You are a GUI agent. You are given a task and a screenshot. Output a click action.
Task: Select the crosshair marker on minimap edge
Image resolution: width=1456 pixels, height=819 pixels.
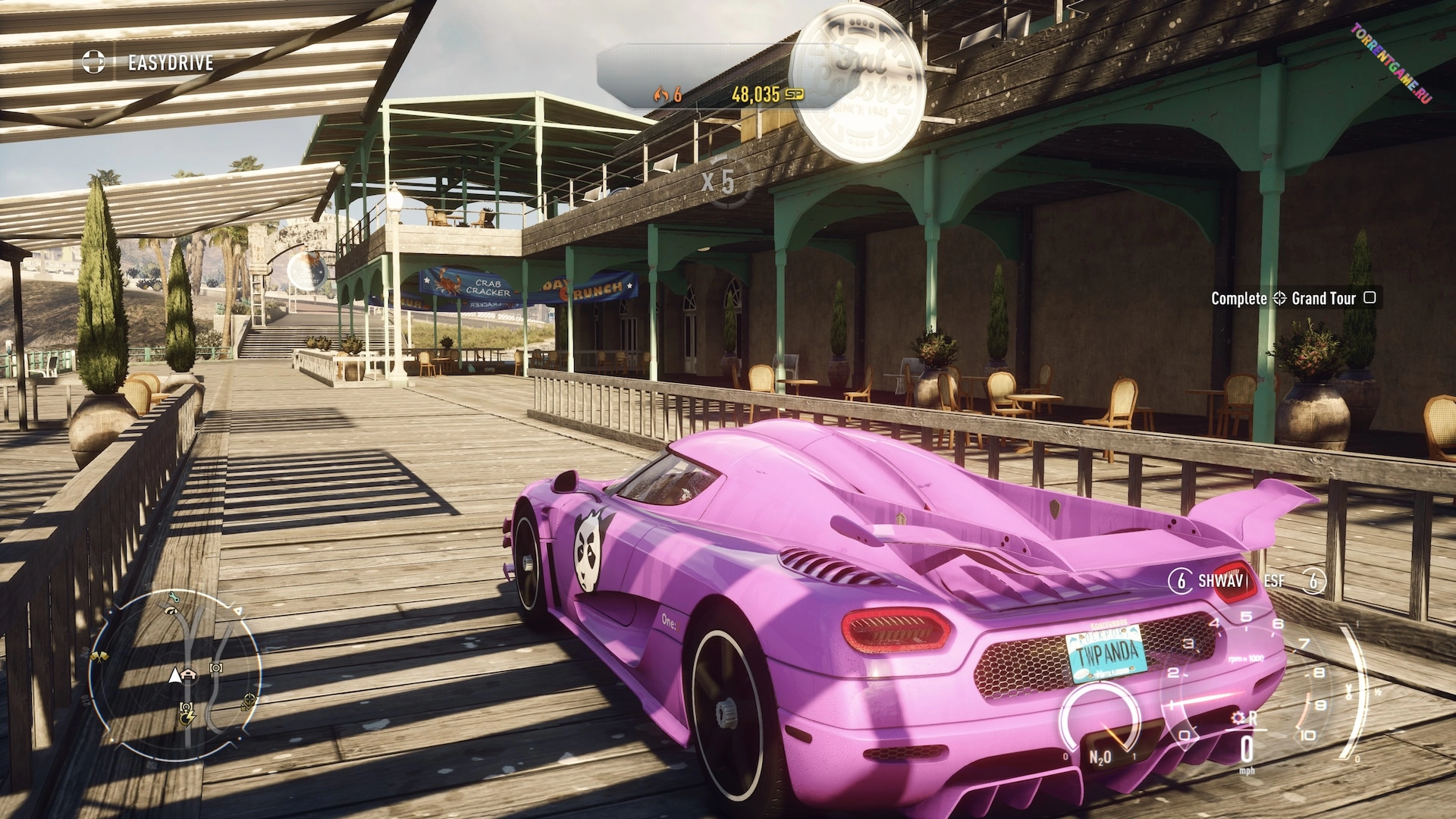(249, 702)
